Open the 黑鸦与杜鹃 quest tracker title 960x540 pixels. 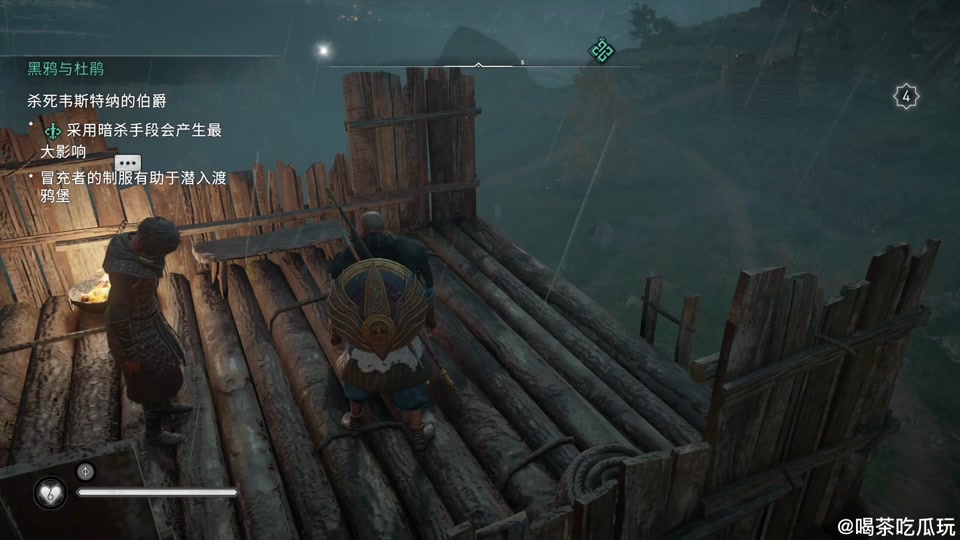pyautogui.click(x=66, y=69)
